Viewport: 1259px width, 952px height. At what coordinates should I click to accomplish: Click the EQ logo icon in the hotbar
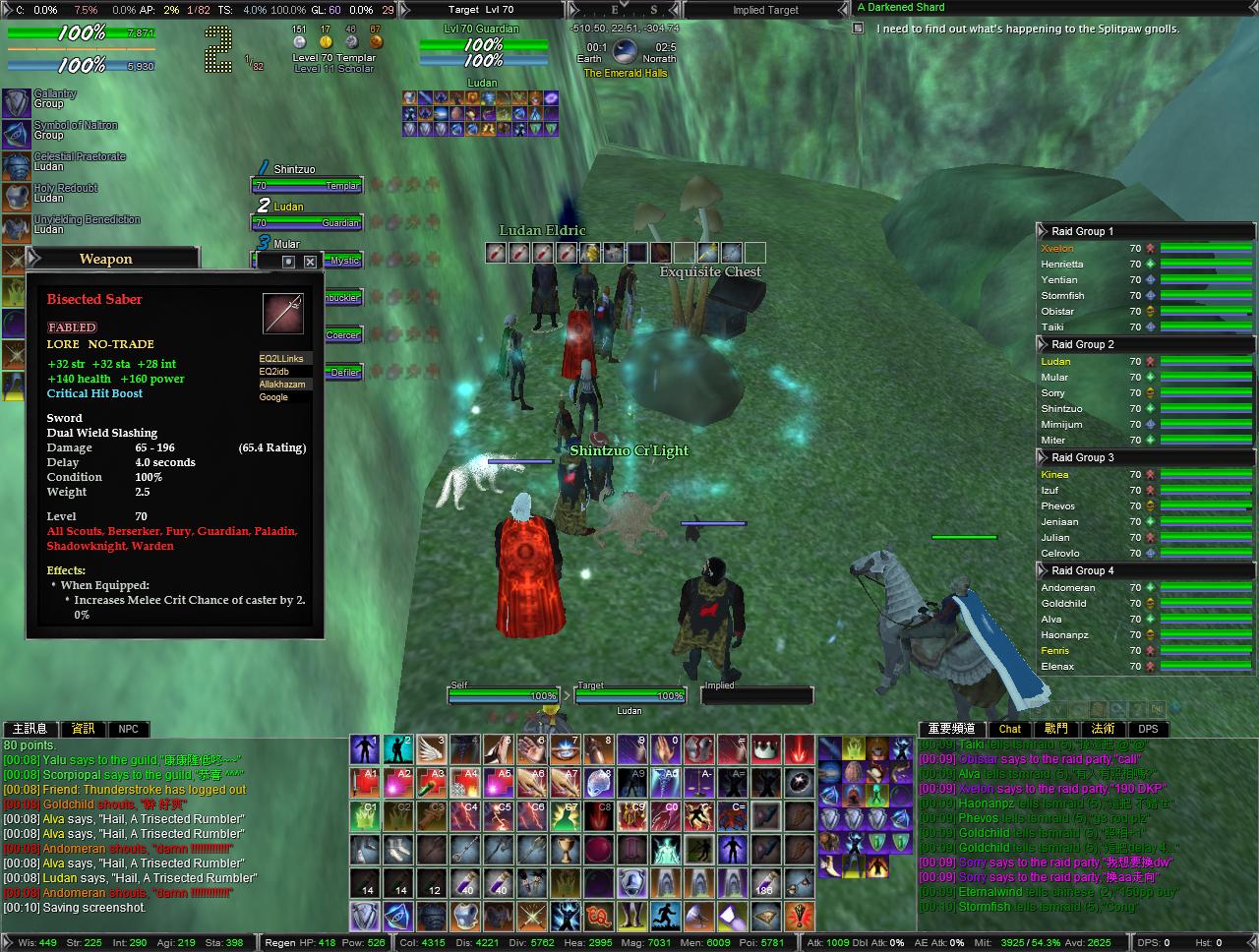[x=598, y=916]
